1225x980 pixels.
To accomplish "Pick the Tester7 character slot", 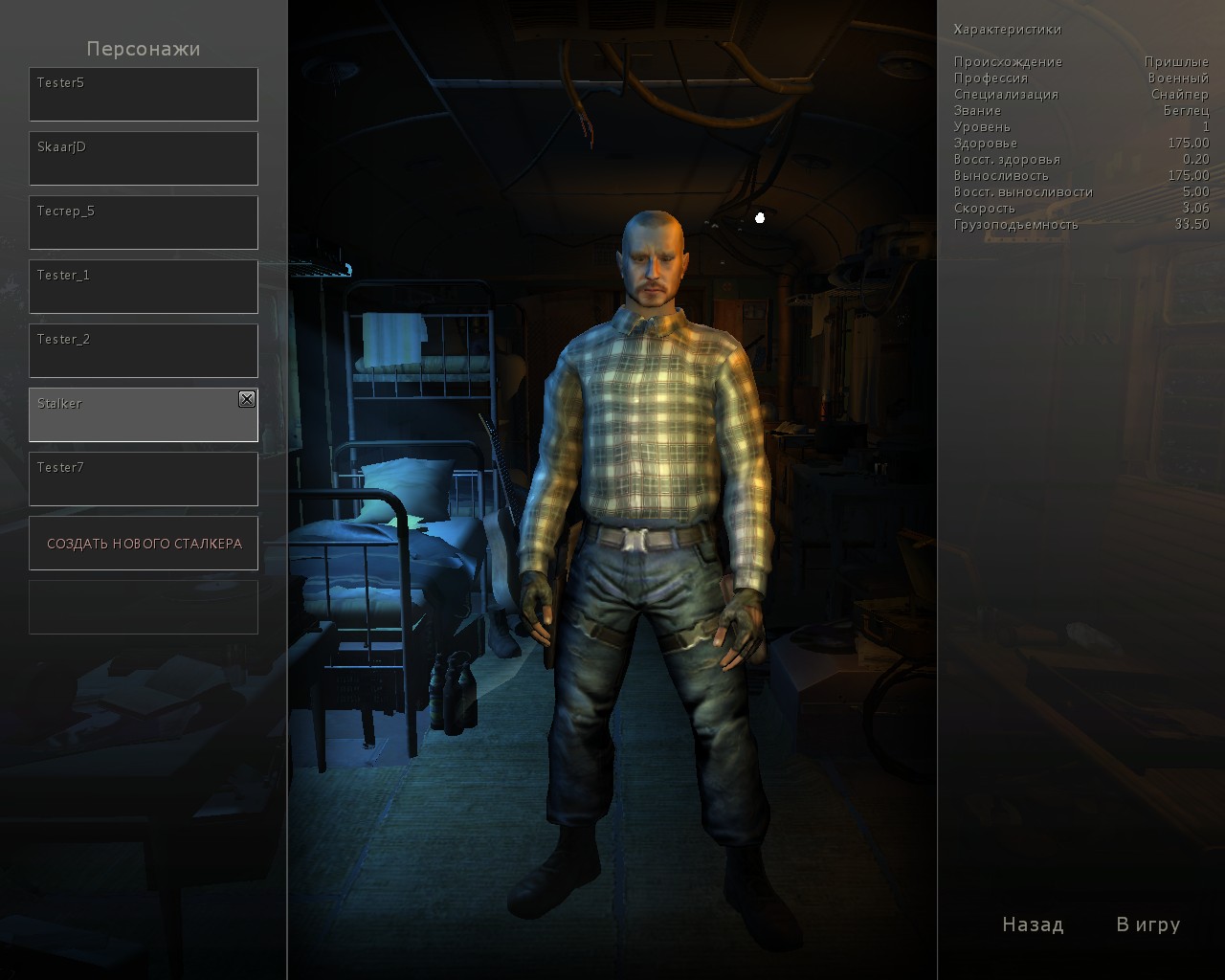I will click(144, 479).
